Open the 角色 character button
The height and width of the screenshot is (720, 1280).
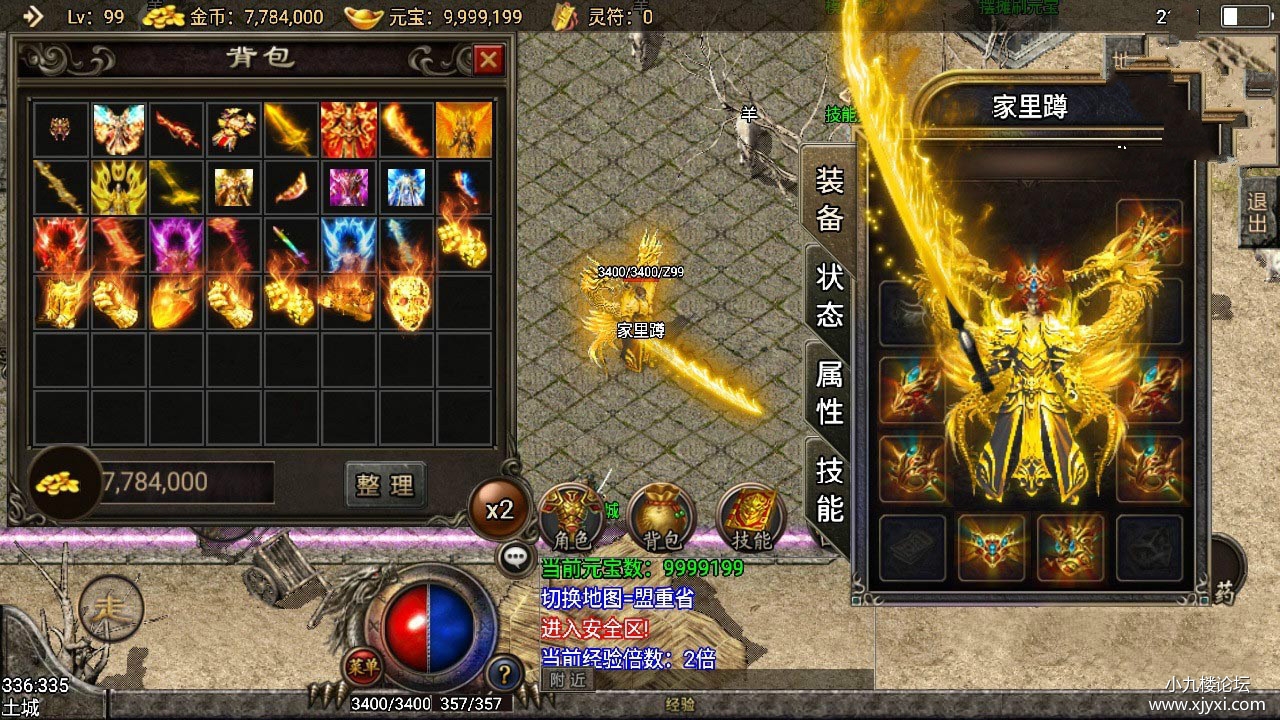(571, 517)
